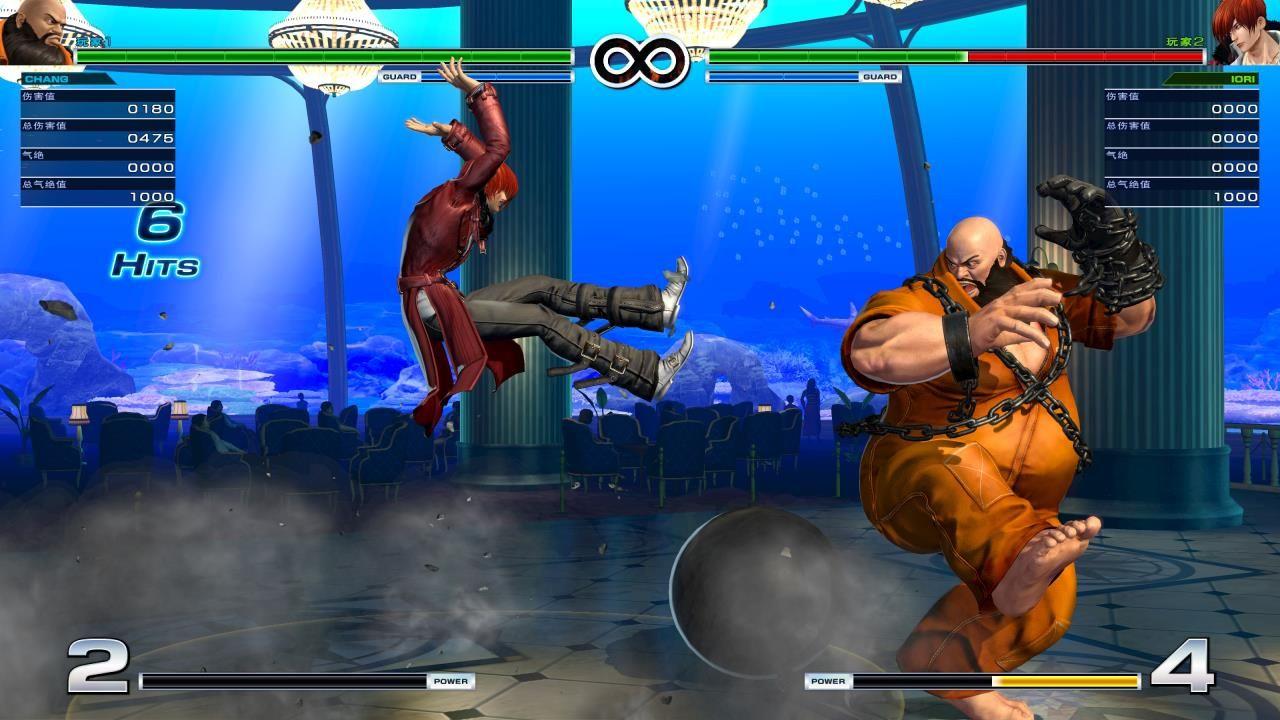Select Iori's character portrait
1280x720 pixels.
click(x=1244, y=30)
